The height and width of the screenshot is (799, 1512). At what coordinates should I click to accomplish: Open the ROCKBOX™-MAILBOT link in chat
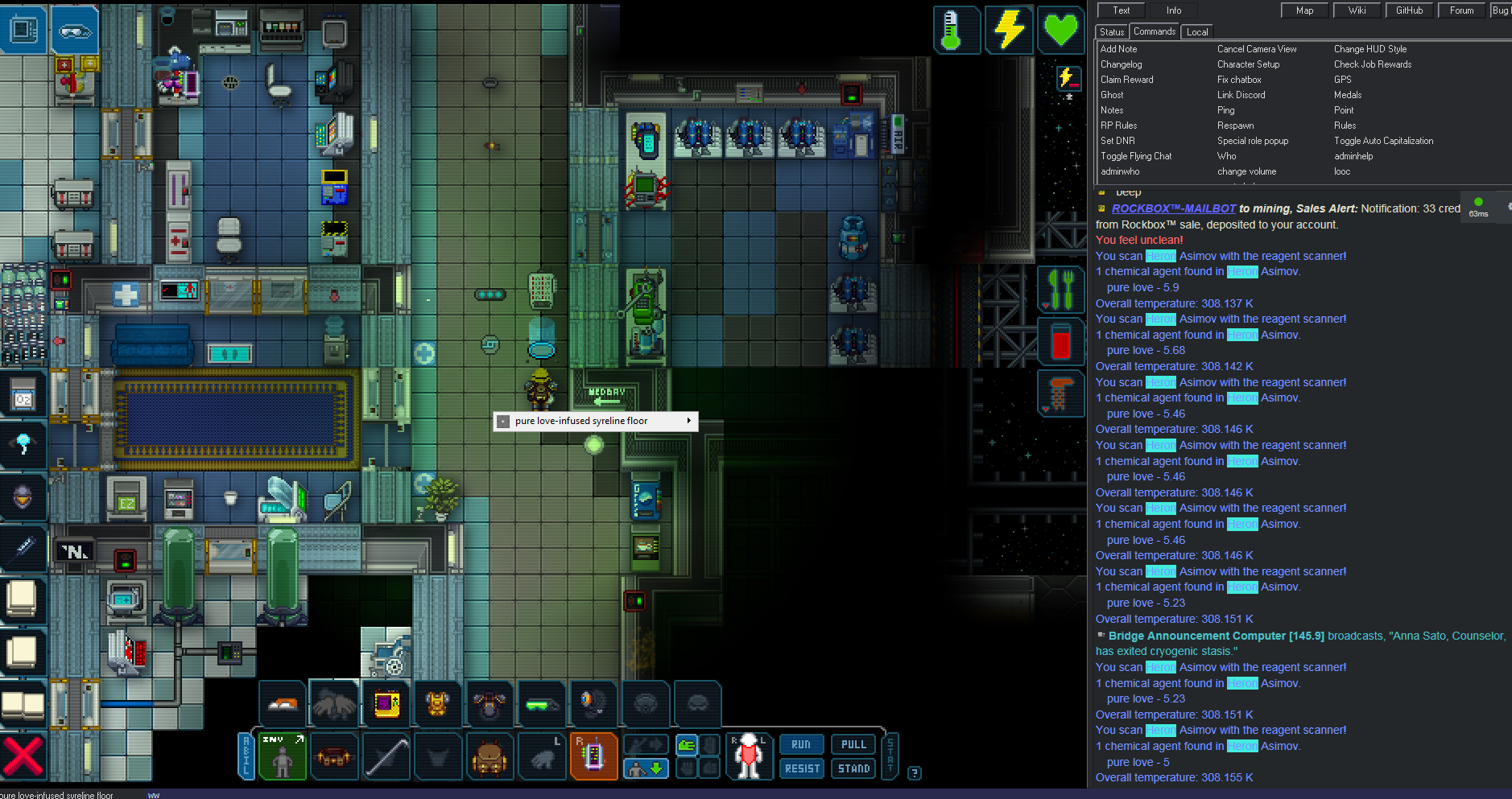coord(1173,208)
